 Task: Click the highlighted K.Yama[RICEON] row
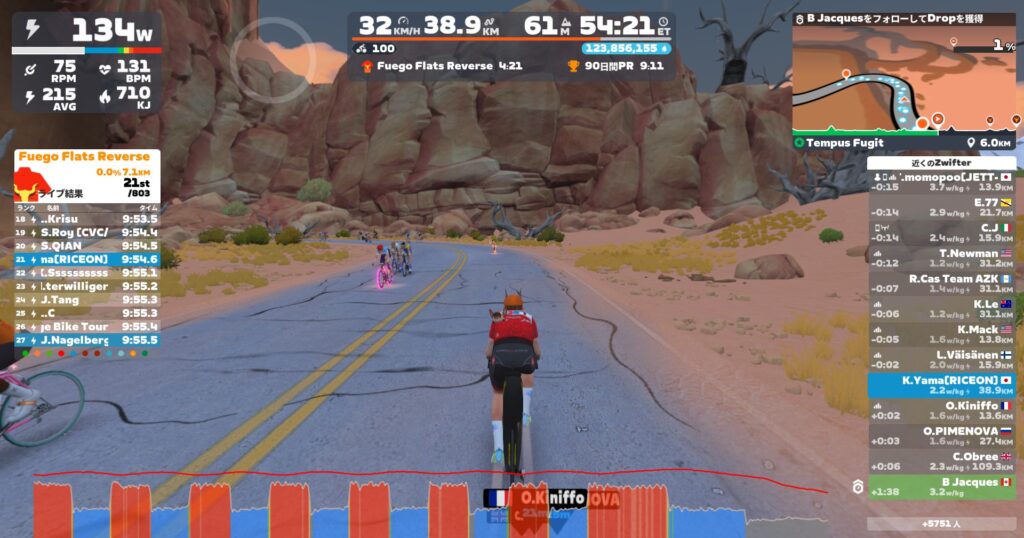pos(941,385)
